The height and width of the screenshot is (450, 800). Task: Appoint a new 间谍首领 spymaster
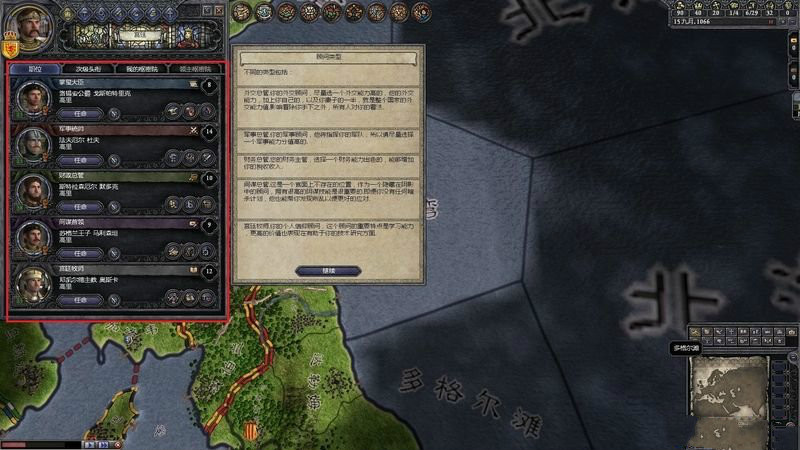point(84,252)
